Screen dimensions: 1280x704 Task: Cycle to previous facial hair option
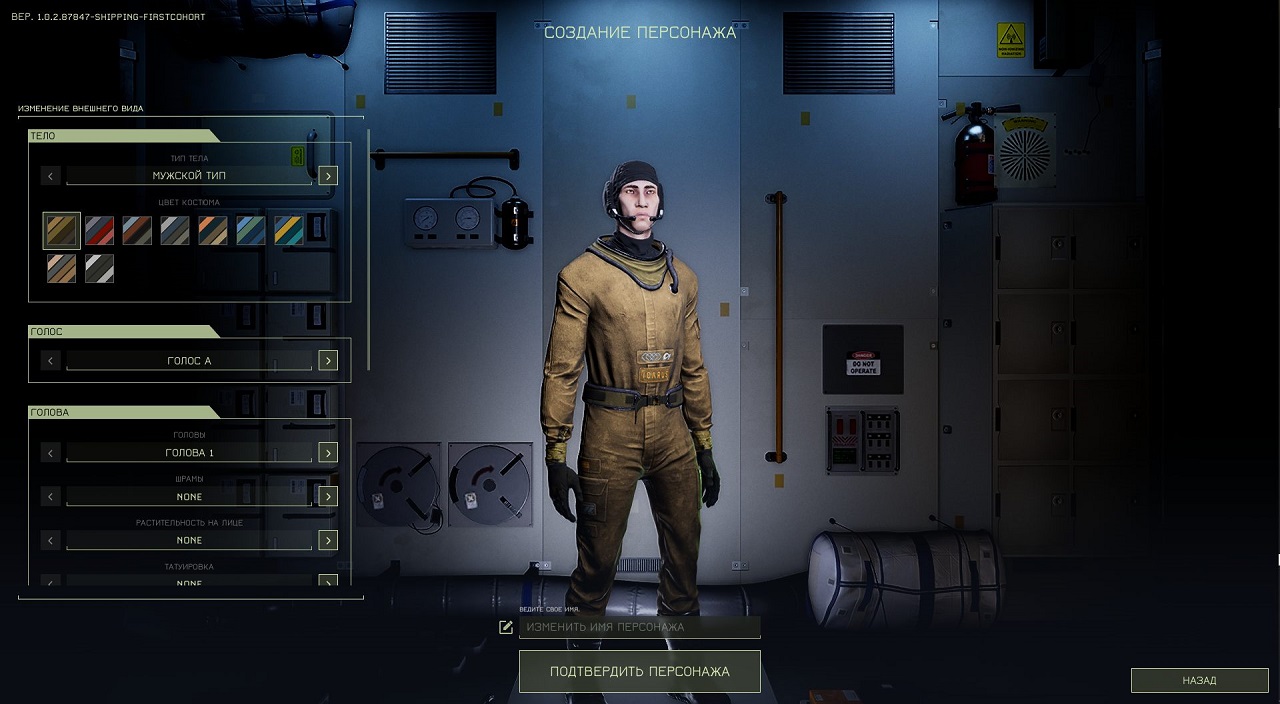(51, 540)
